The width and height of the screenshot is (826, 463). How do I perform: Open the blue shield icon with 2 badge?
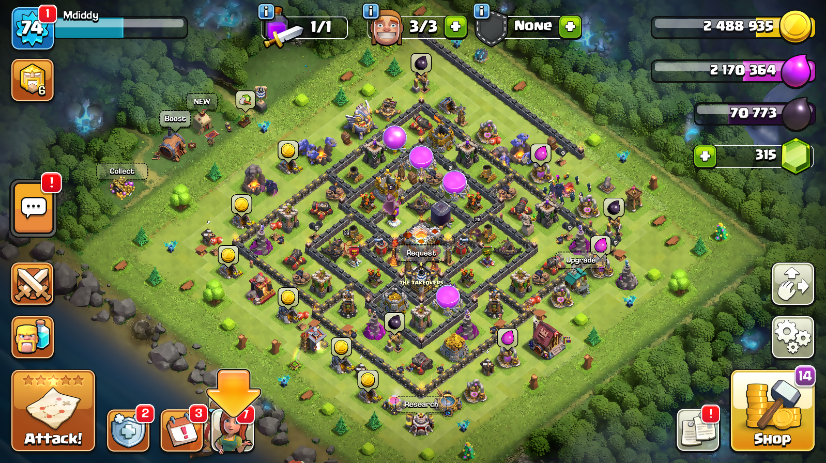(127, 430)
